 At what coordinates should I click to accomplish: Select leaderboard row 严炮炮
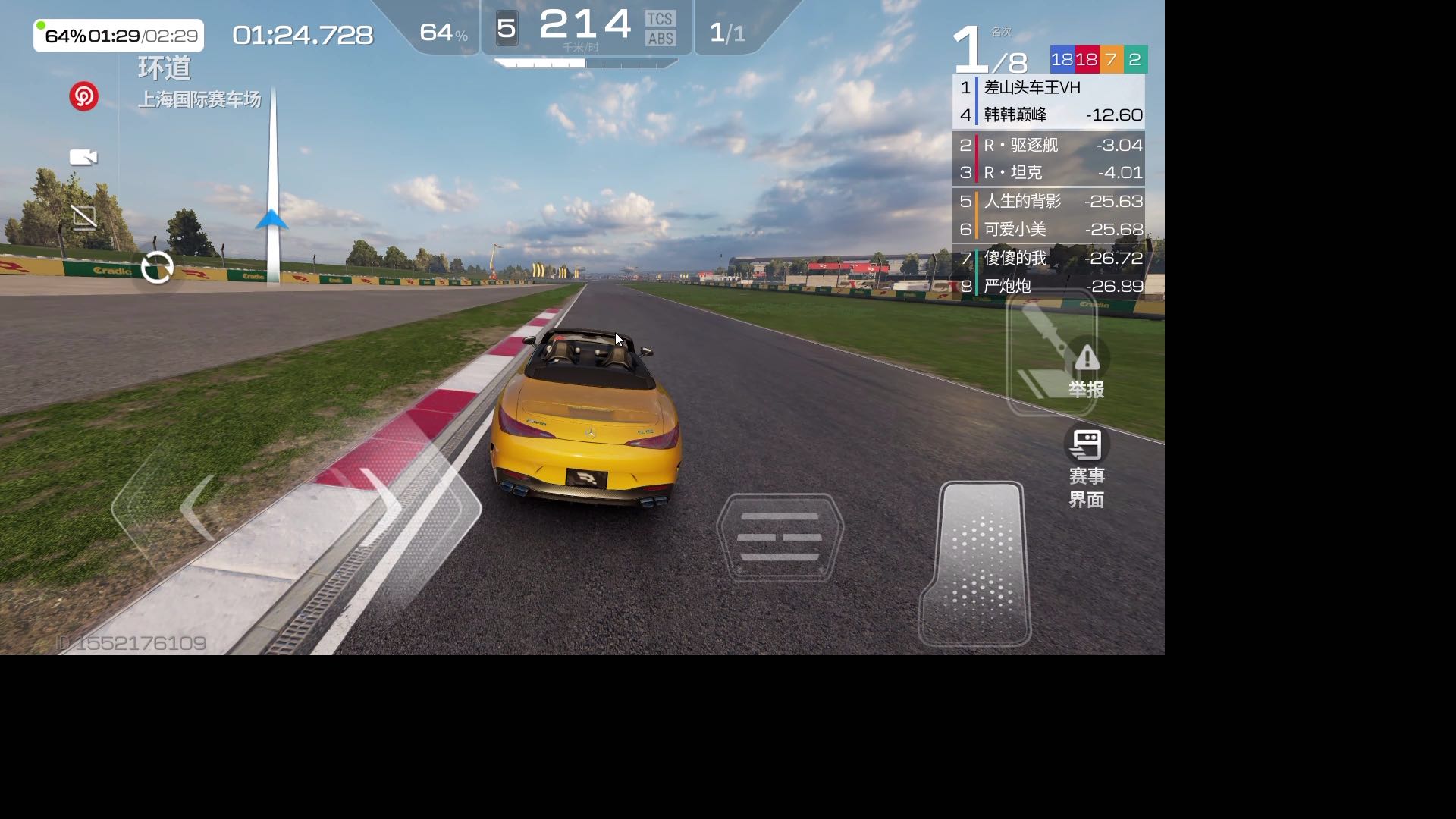[x=1048, y=287]
